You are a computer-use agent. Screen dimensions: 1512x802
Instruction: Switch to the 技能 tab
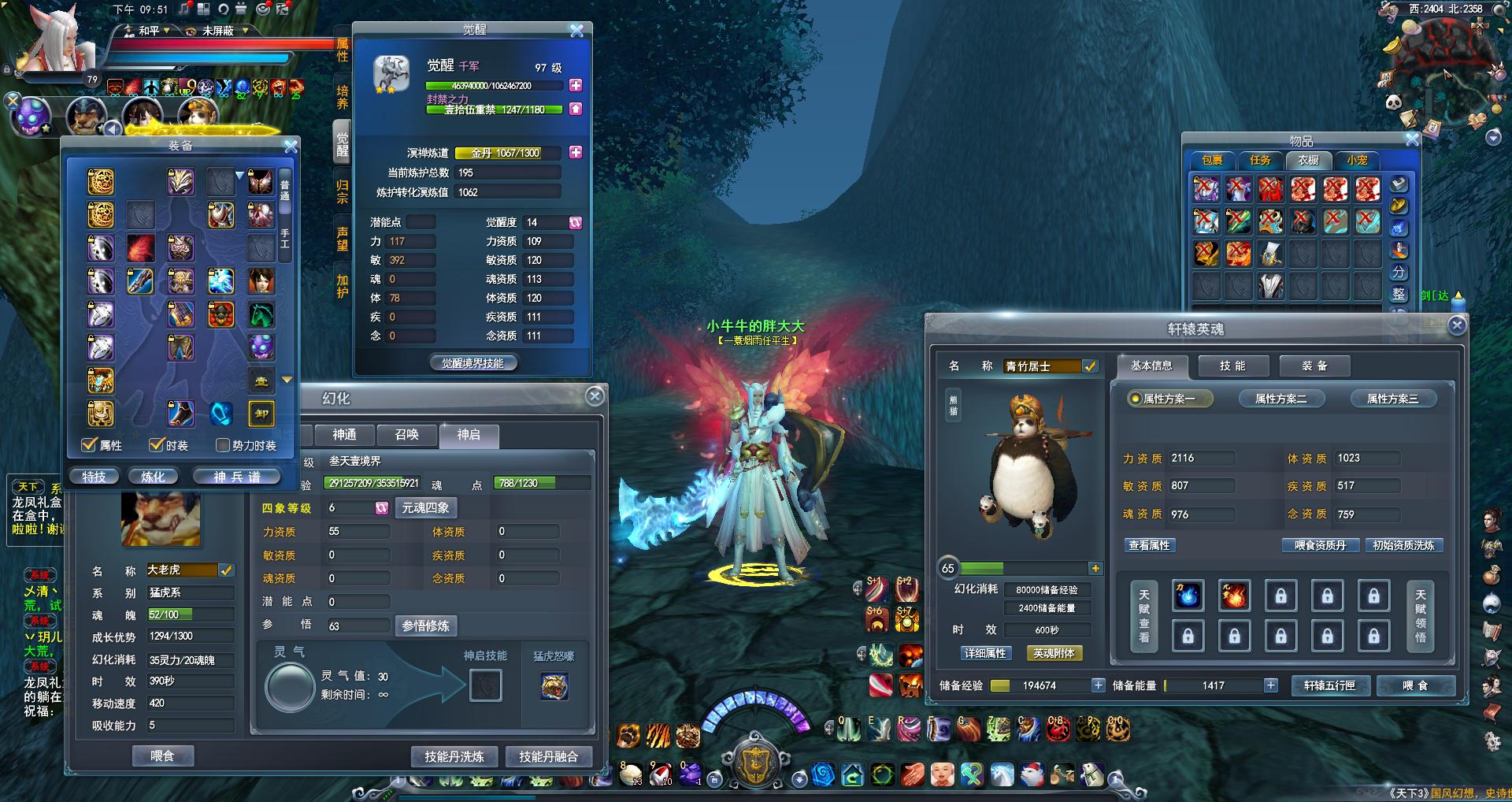coord(1232,366)
